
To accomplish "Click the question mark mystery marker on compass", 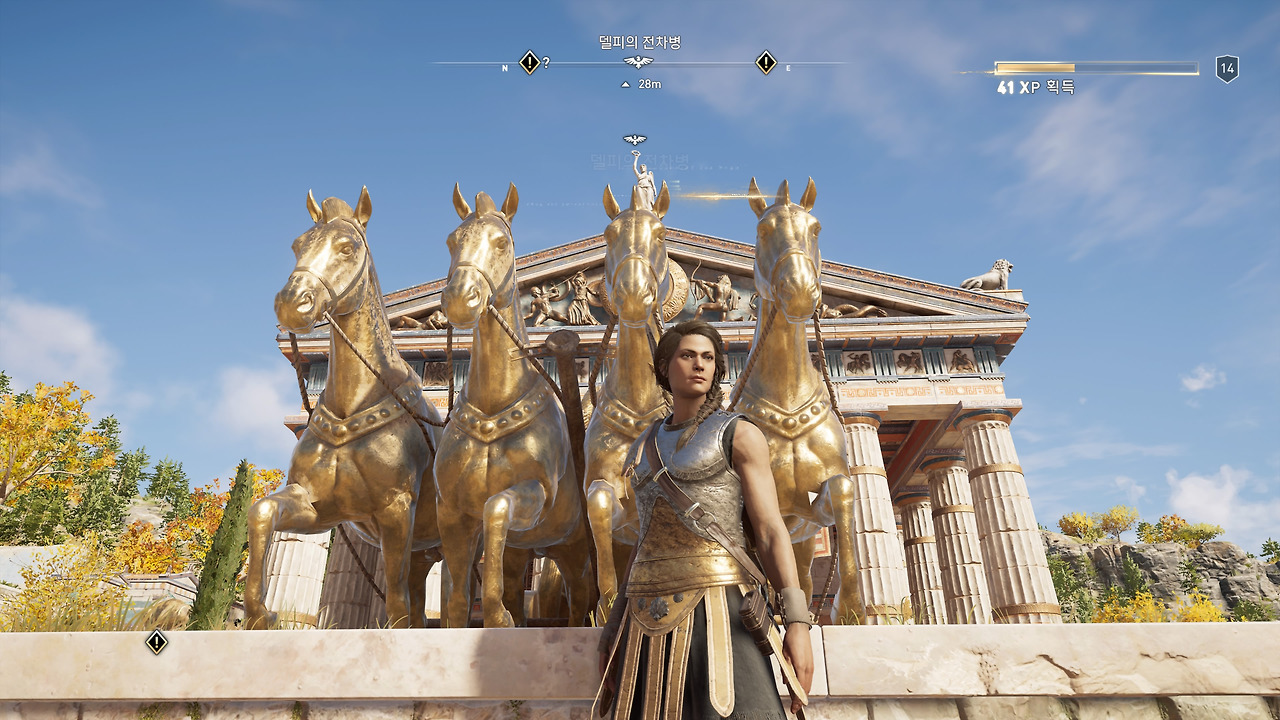I will coord(546,60).
